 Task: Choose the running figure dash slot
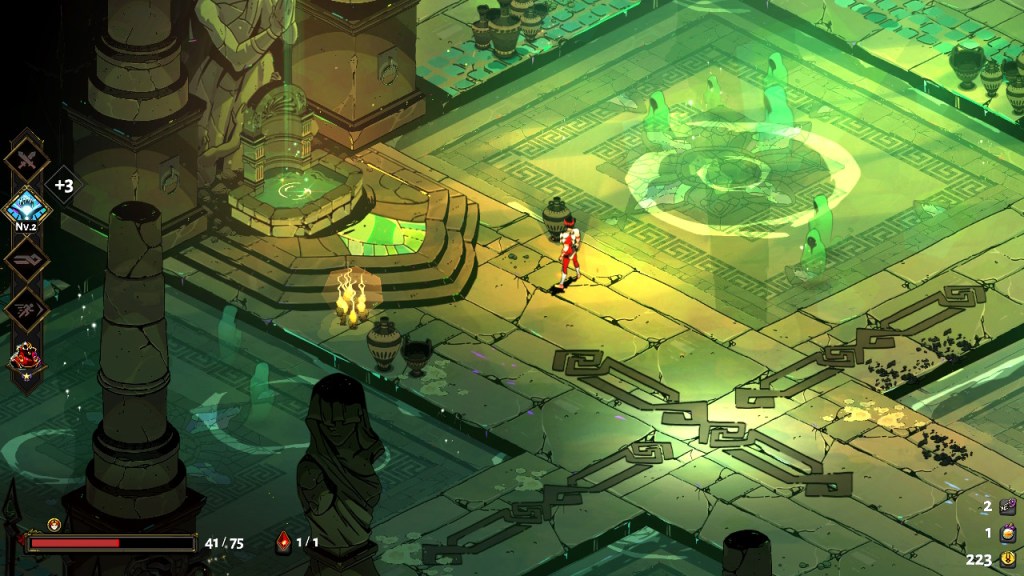point(25,308)
